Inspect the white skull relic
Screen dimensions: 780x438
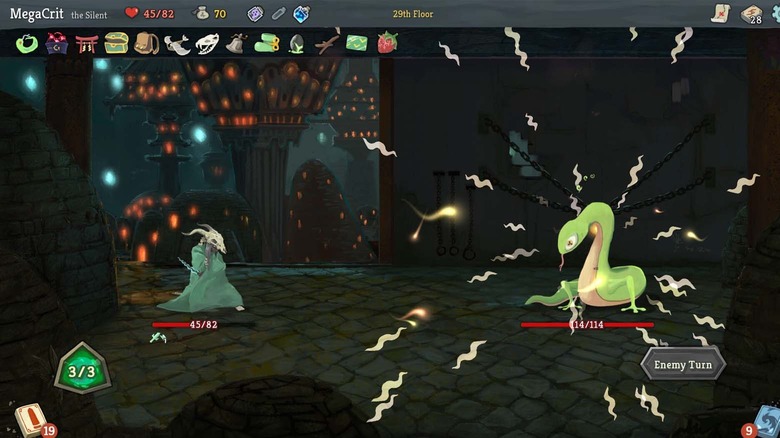tap(207, 43)
